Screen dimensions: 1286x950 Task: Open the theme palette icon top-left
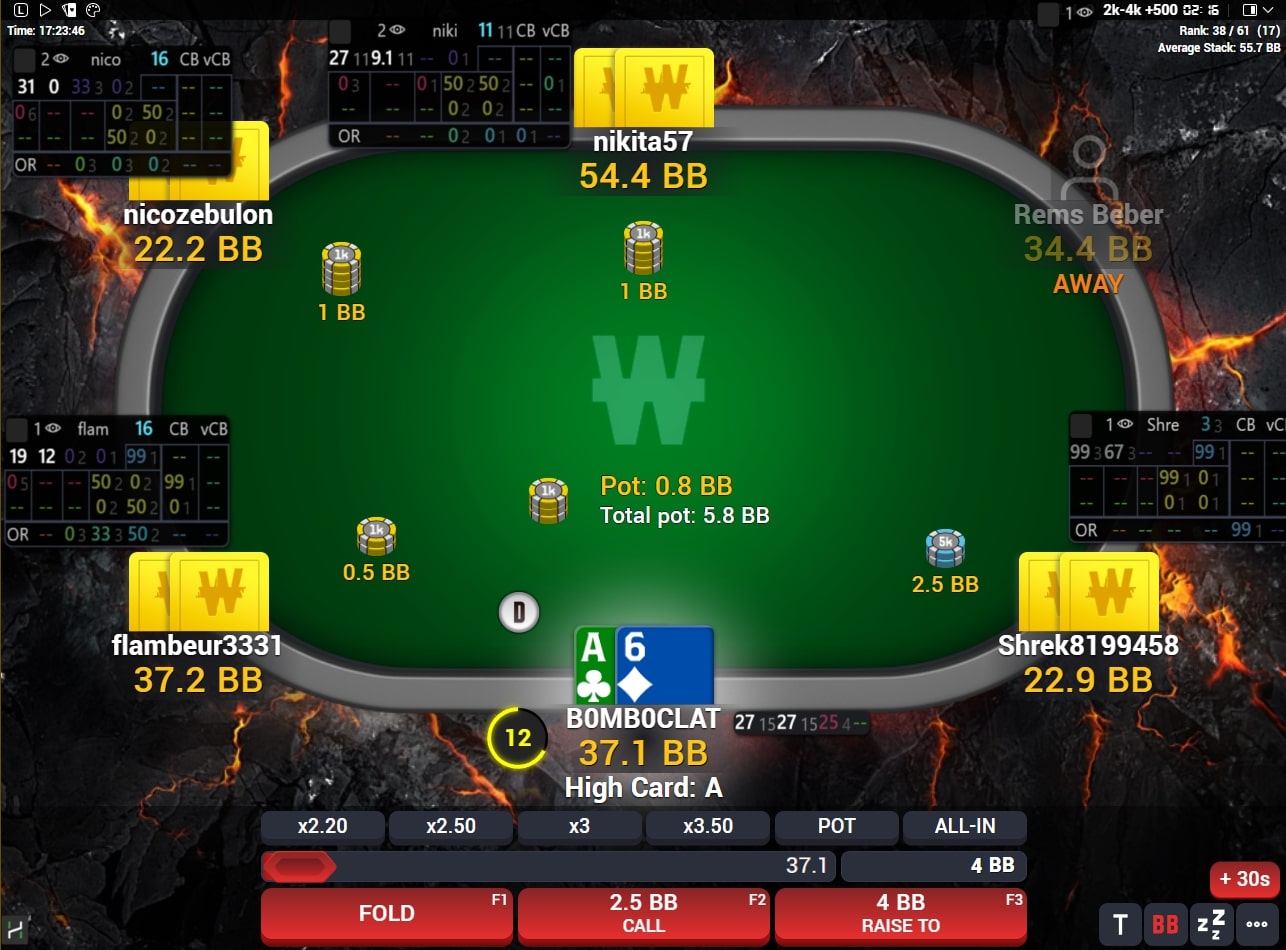point(93,10)
